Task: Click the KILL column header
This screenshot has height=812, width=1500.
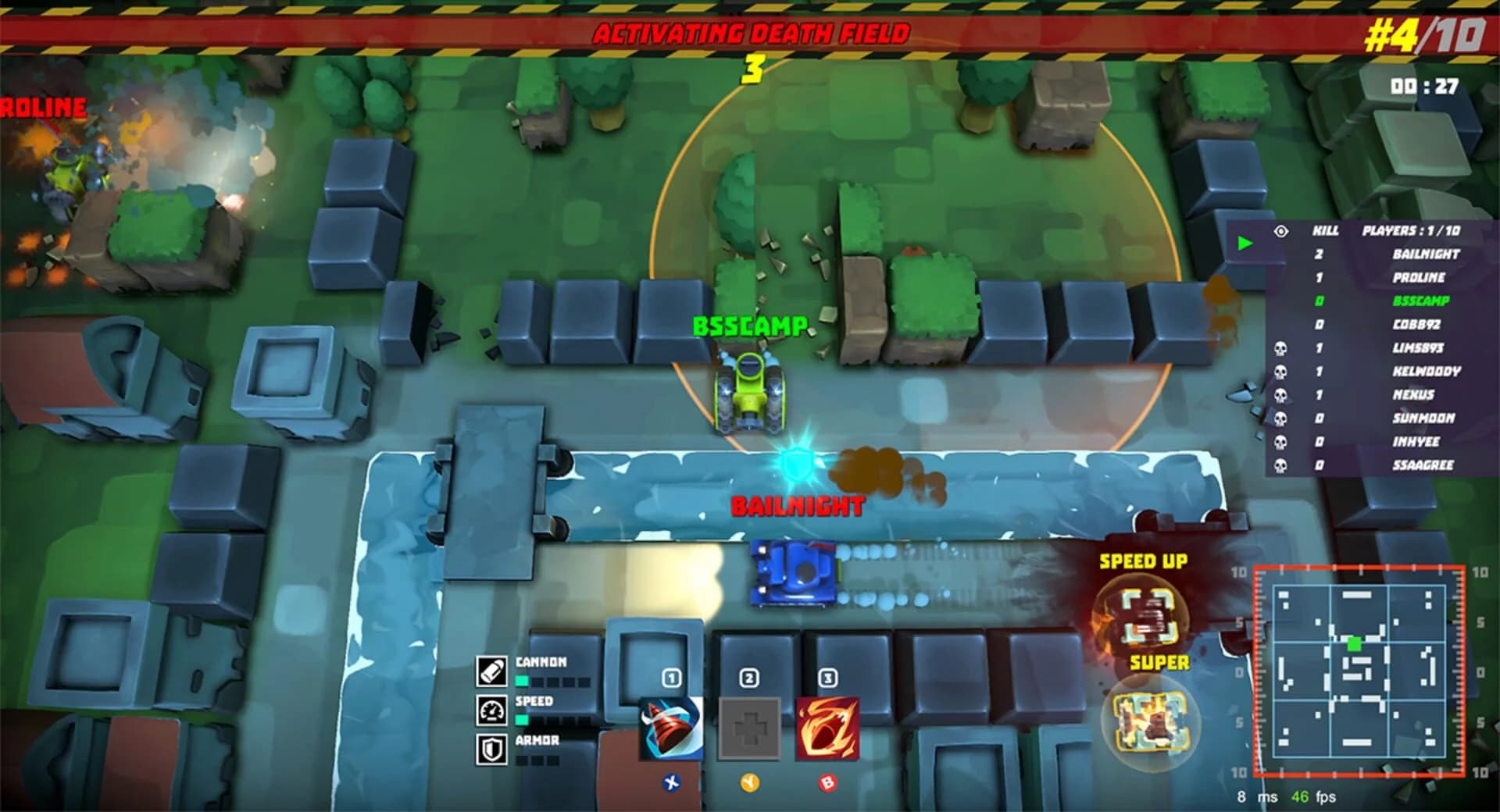Action: click(x=1327, y=230)
